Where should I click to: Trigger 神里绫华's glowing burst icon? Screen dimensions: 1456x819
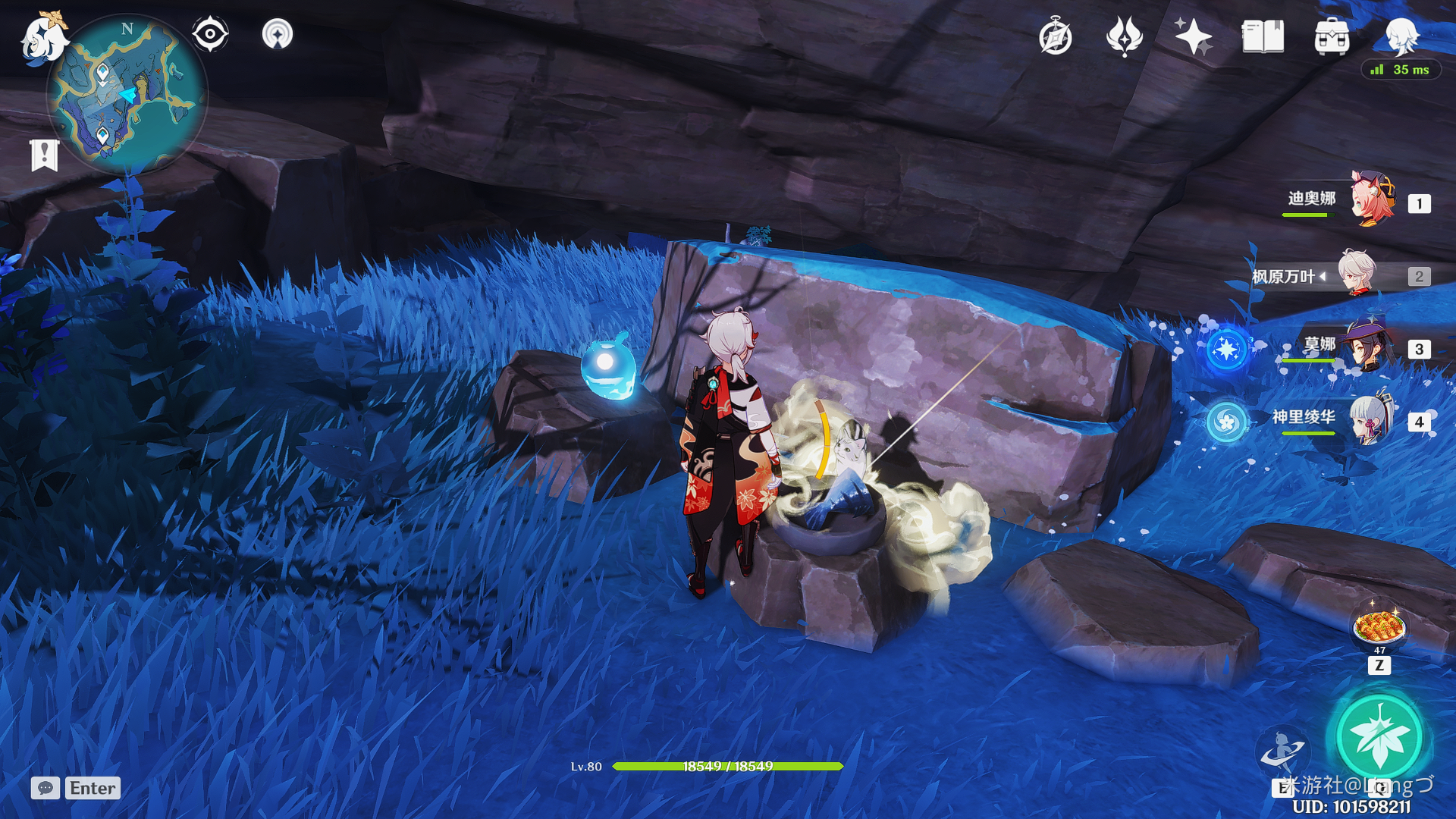pyautogui.click(x=1226, y=422)
